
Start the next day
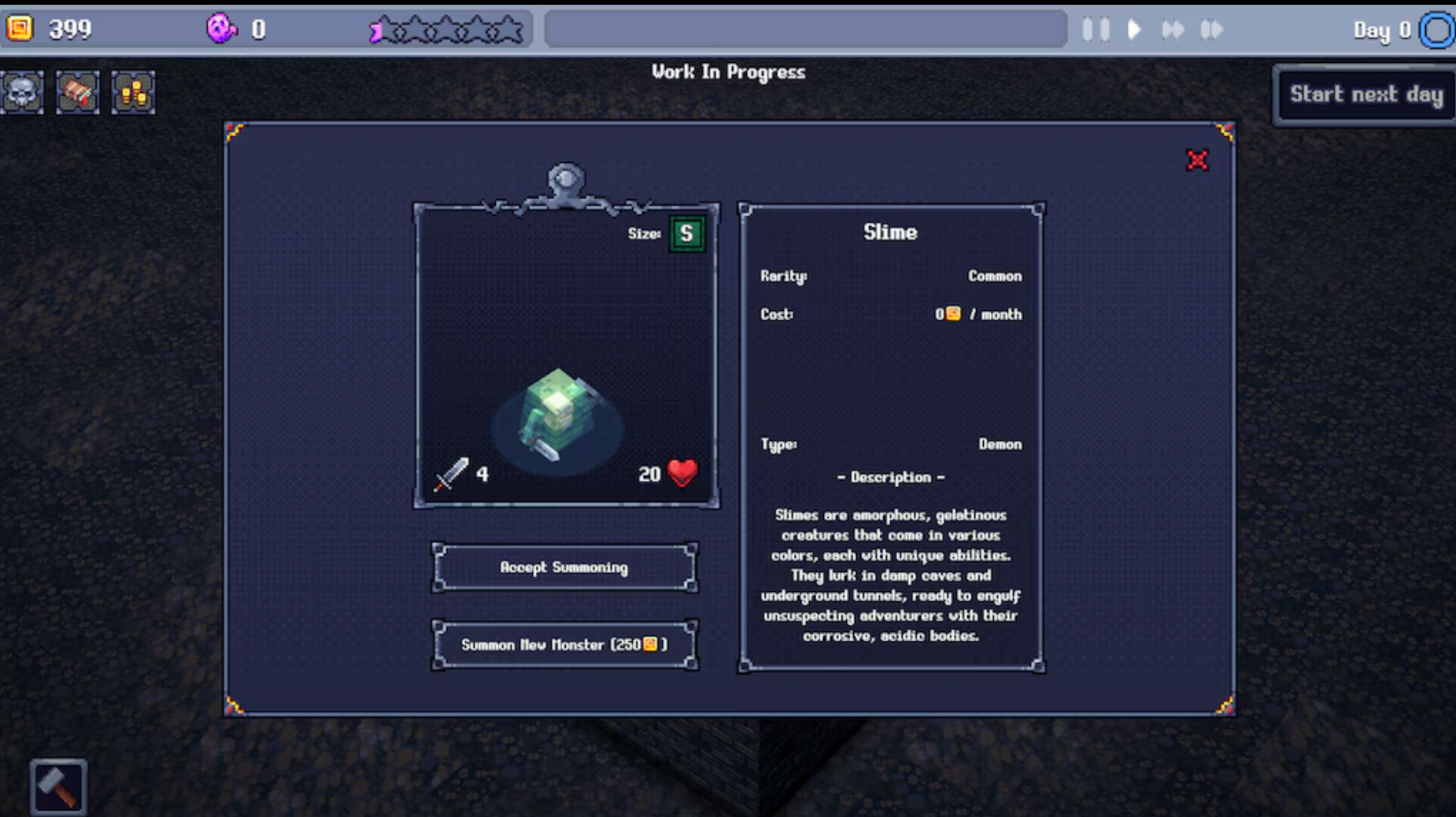pos(1365,94)
